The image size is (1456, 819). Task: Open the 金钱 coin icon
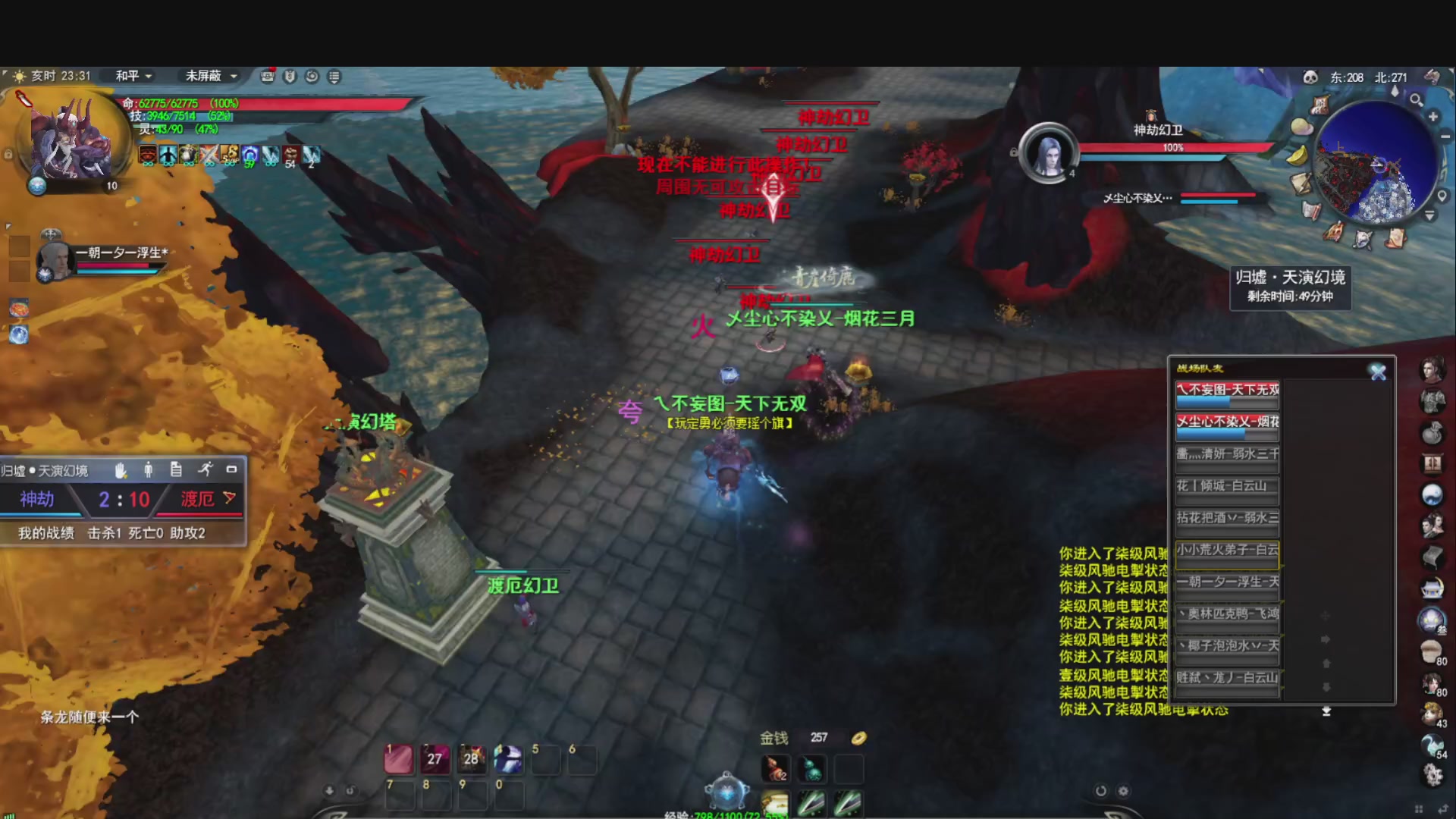tap(858, 738)
